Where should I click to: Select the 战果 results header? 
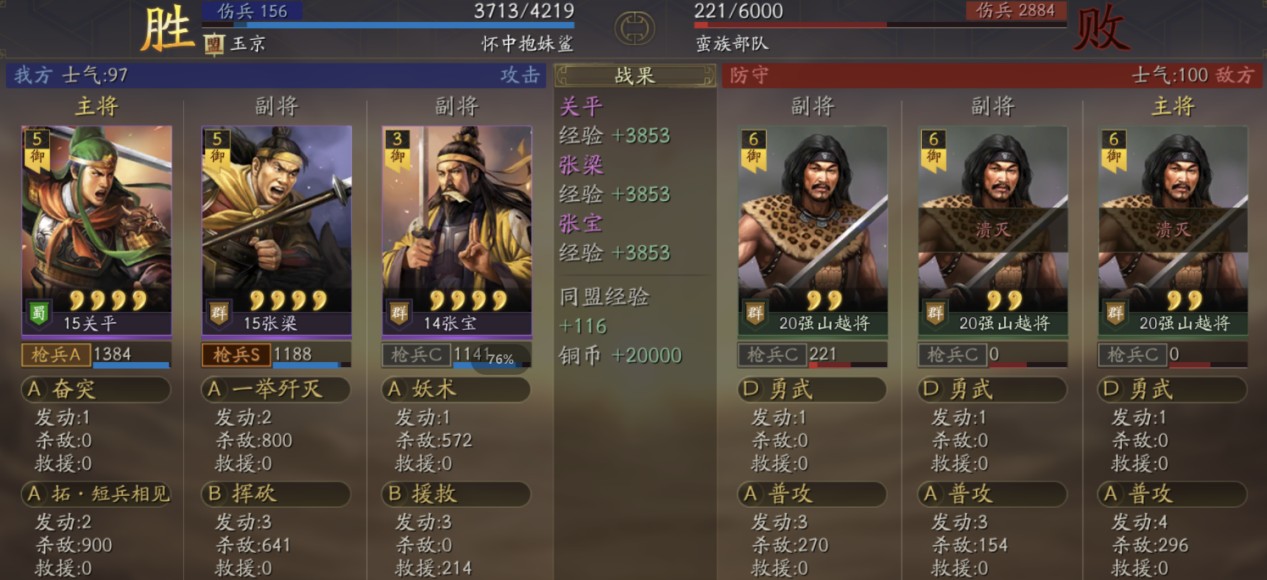point(634,75)
